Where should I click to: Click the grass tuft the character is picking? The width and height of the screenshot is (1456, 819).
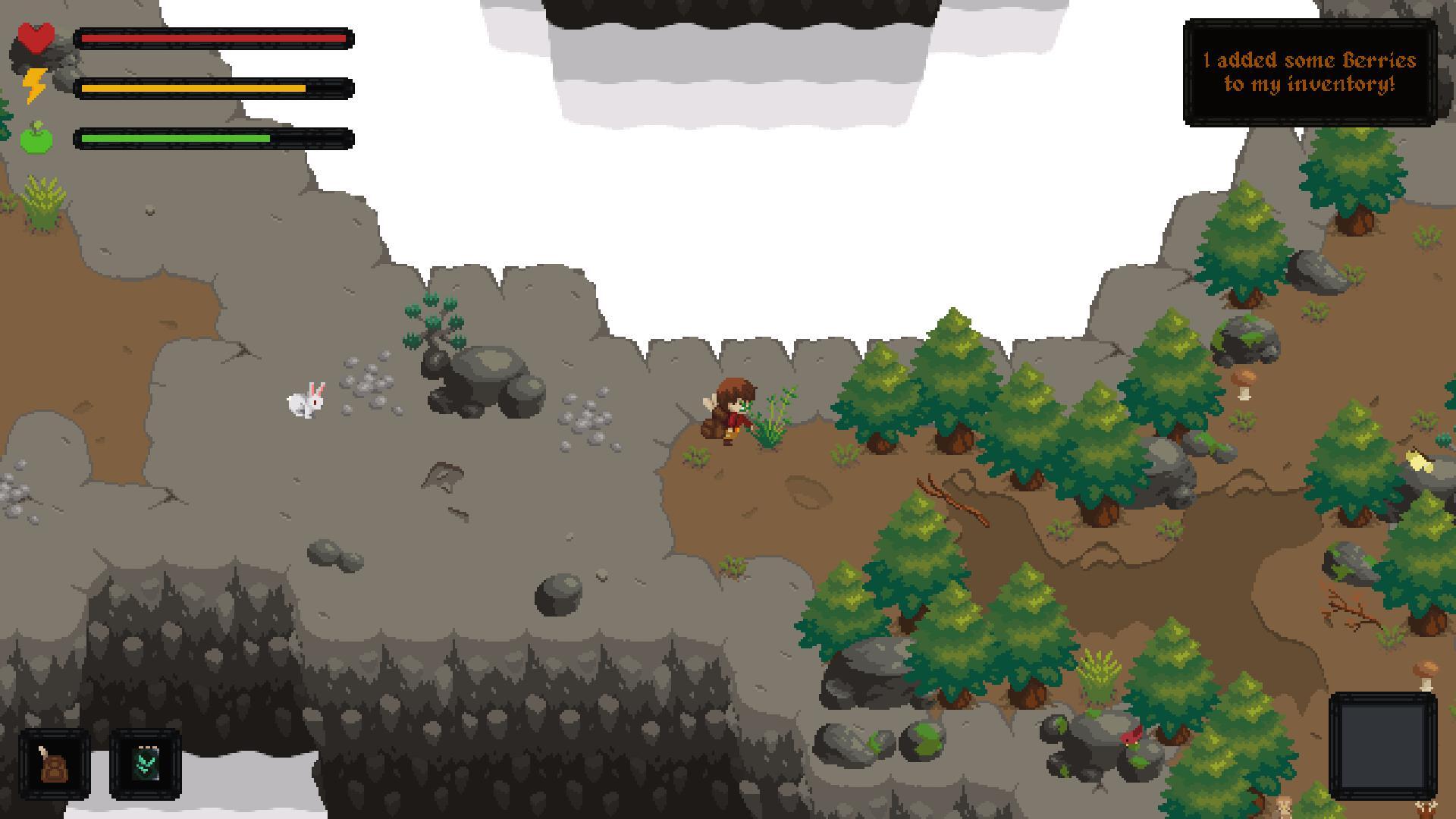[x=770, y=421]
